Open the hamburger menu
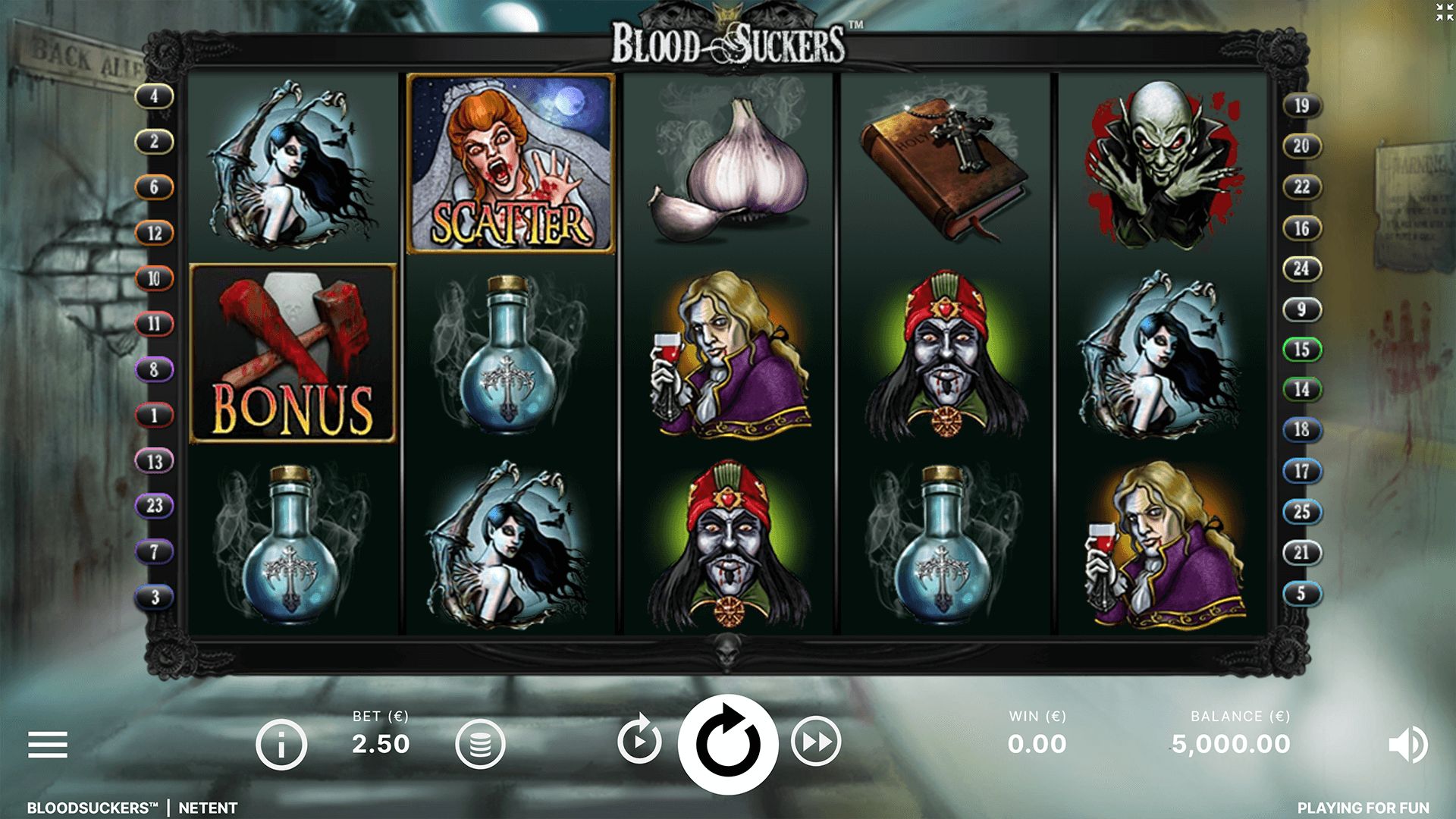This screenshot has height=819, width=1456. click(x=48, y=745)
